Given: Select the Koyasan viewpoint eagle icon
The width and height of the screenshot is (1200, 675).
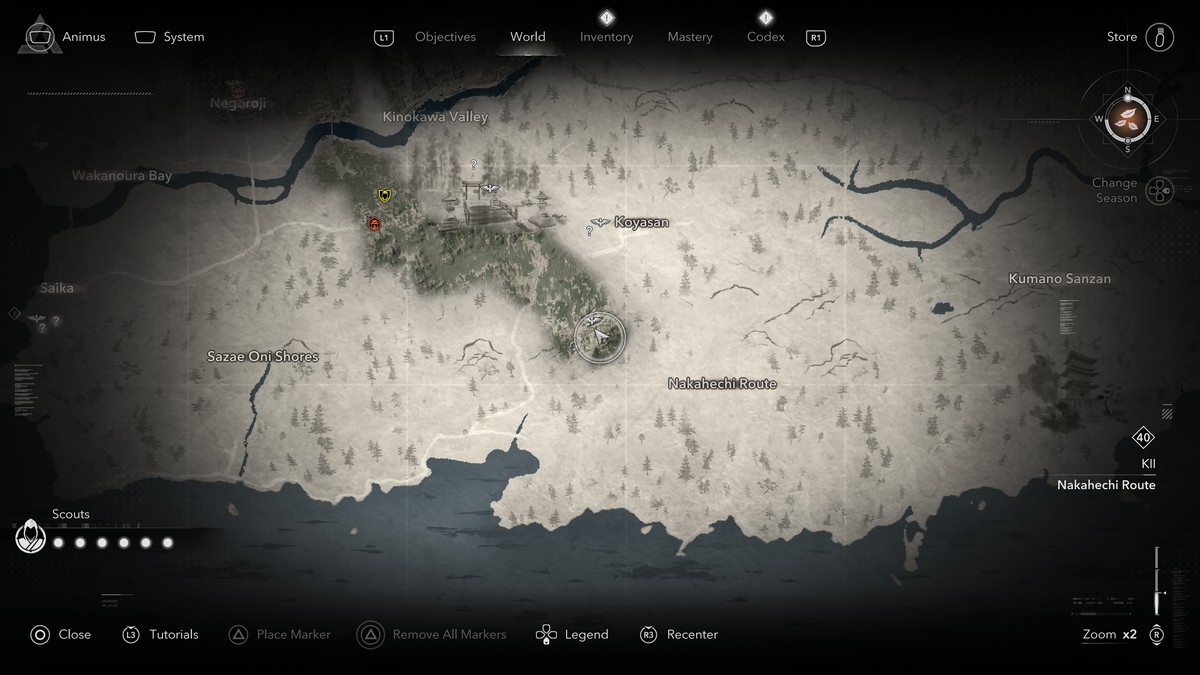Looking at the screenshot, I should (600, 222).
